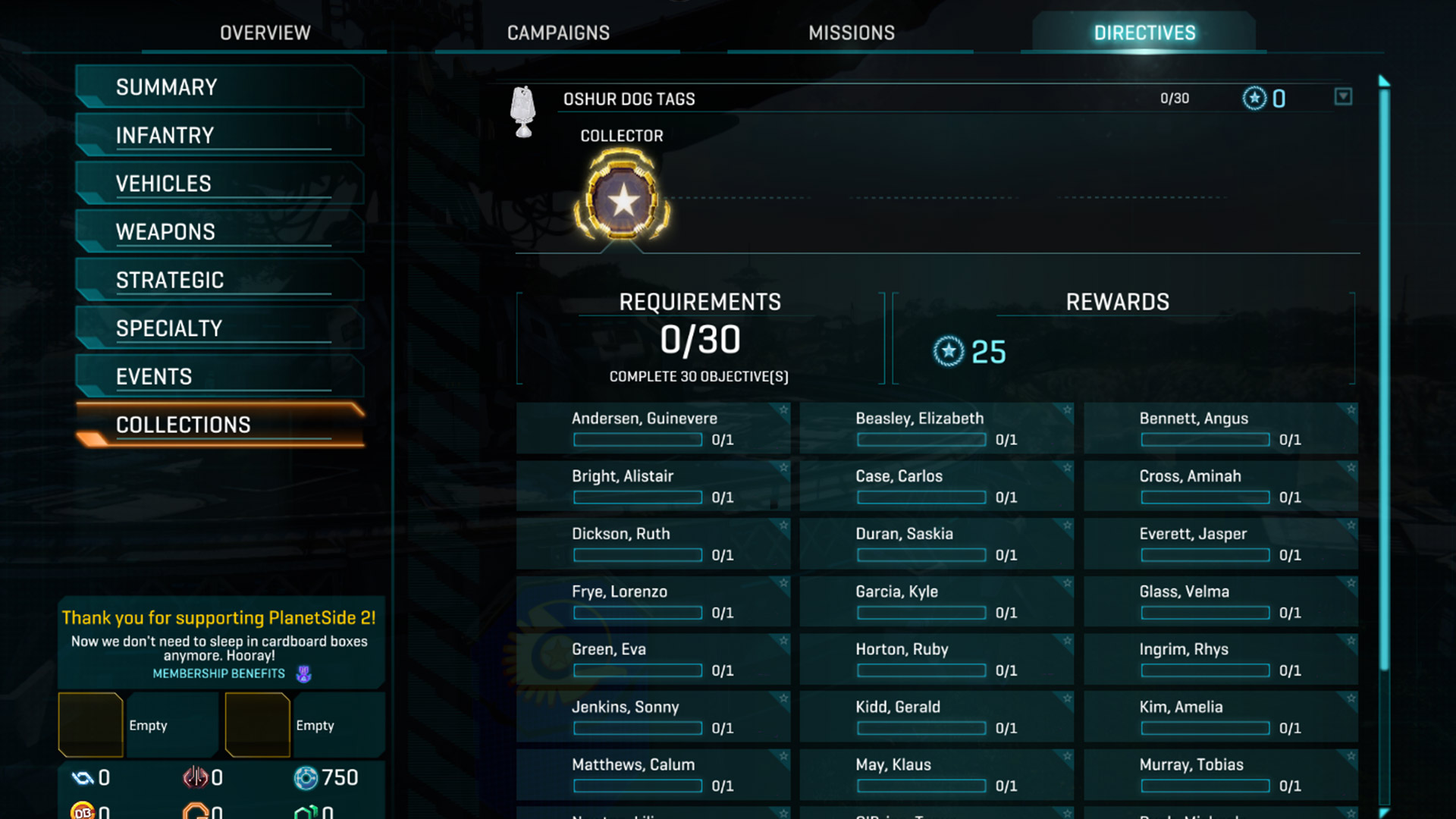Collapse the Oshur Dog Tags dropdown arrow
This screenshot has width=1456, height=819.
[x=1343, y=97]
